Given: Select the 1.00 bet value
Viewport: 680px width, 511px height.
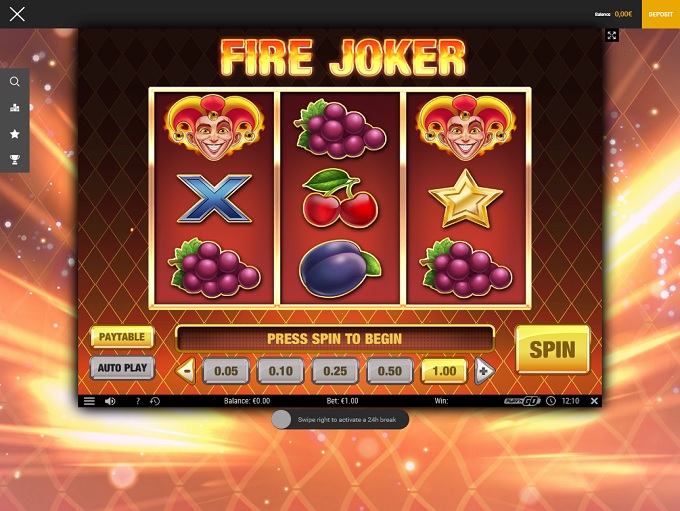Looking at the screenshot, I should point(444,371).
